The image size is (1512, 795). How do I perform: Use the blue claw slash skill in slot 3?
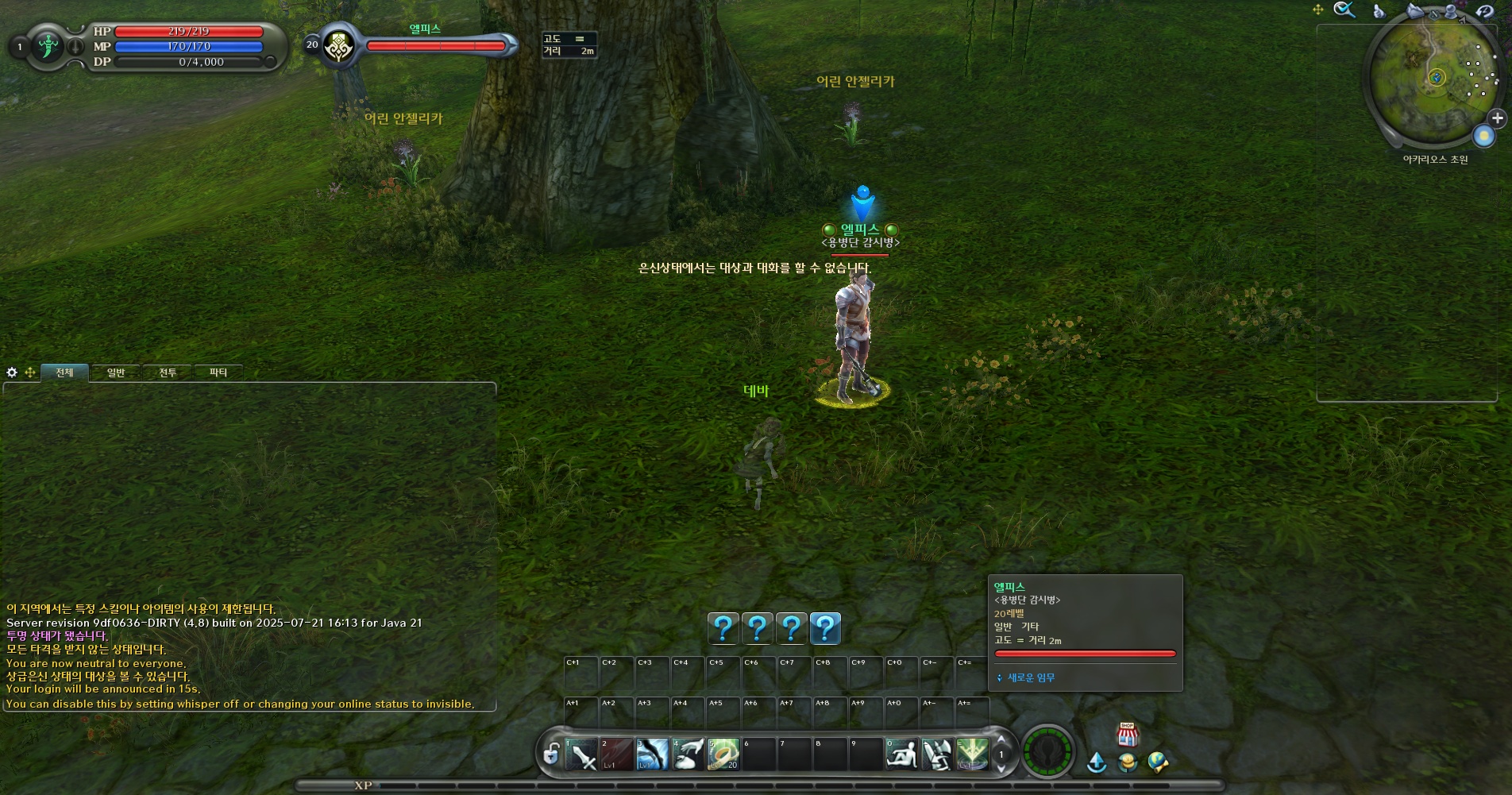click(x=653, y=754)
